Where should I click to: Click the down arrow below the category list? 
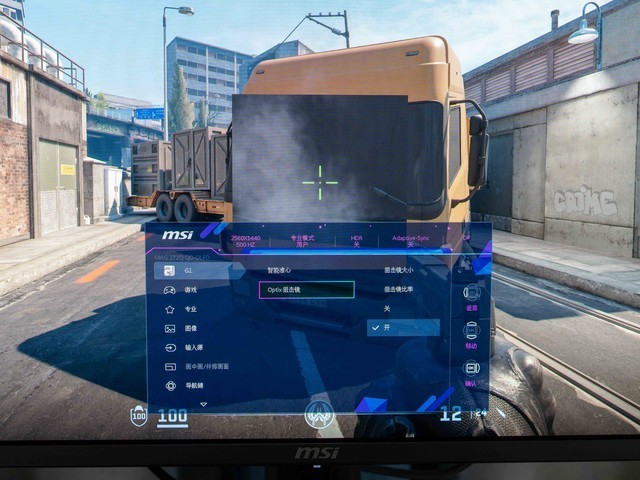(x=203, y=404)
